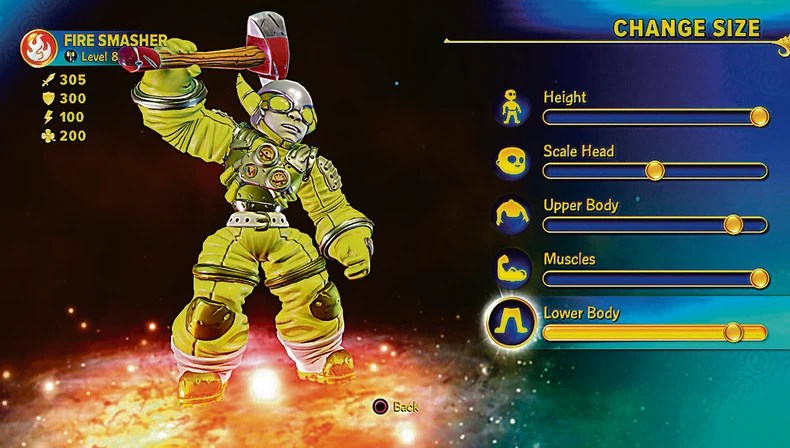
Task: Set the Lower Body slider
Action: coord(655,333)
